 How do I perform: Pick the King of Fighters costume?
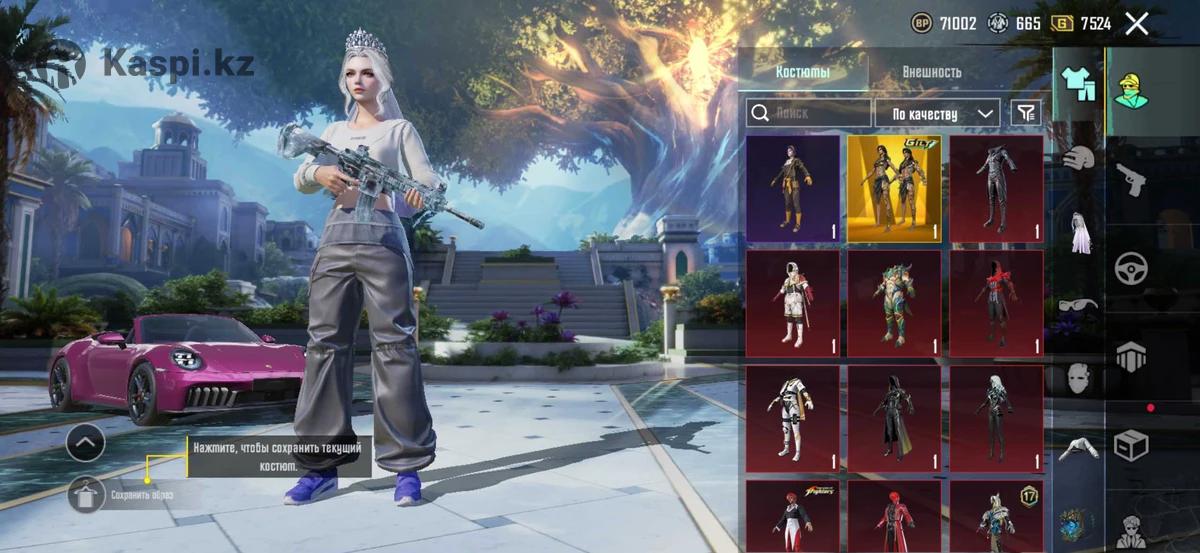[x=793, y=517]
